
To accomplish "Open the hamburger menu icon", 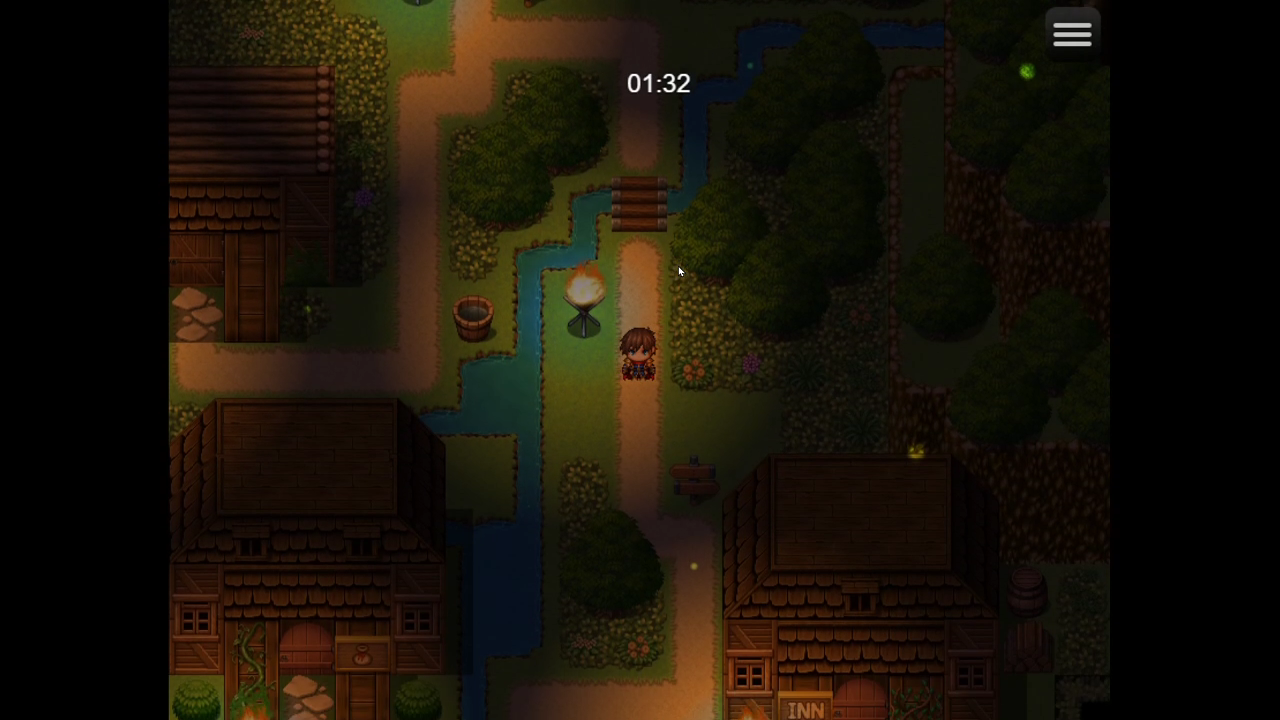I will [x=1072, y=33].
